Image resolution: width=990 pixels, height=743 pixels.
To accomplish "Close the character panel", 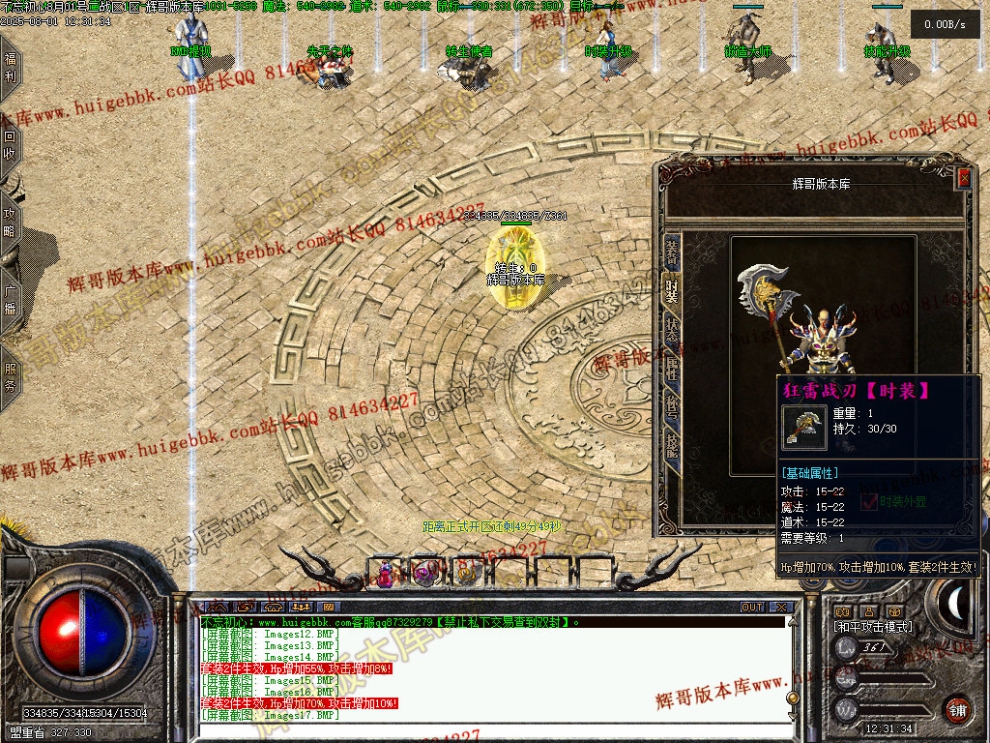I will (964, 178).
